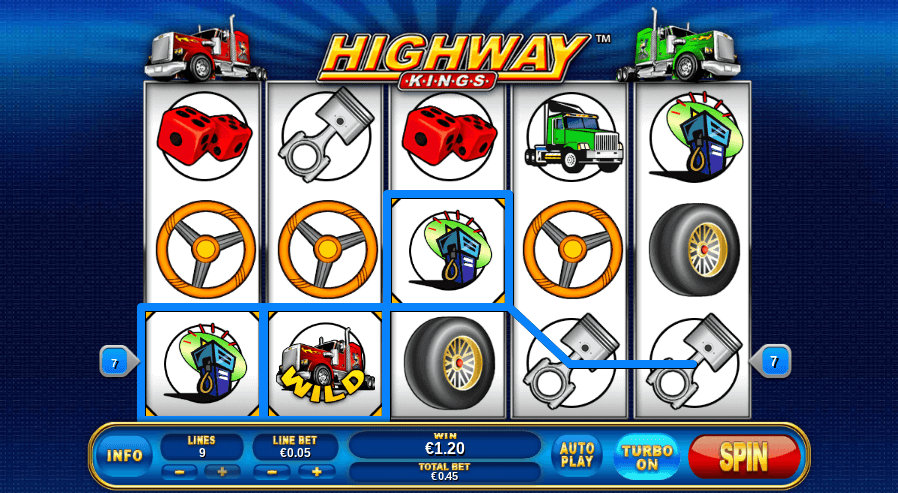This screenshot has width=898, height=493.
Task: Spin the reels with the red SPIN button
Action: tap(744, 457)
